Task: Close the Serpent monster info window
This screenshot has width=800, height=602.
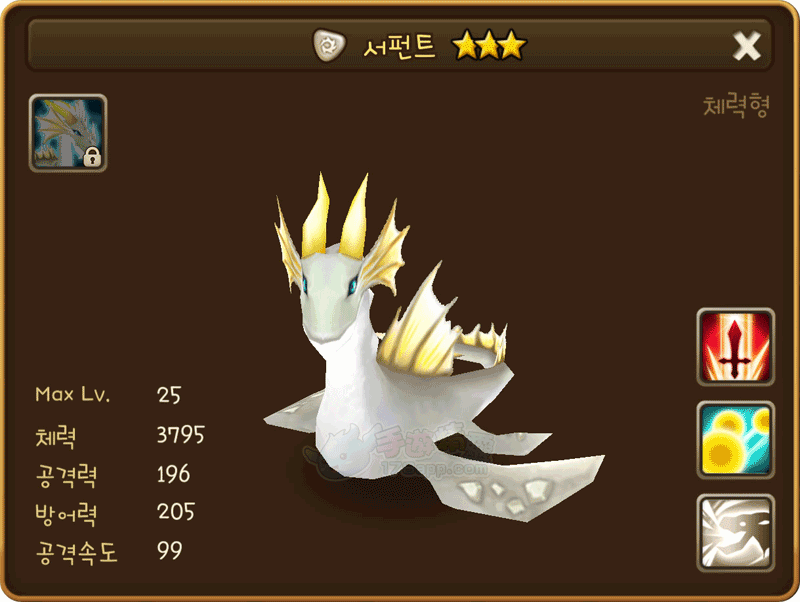Action: coord(747,46)
